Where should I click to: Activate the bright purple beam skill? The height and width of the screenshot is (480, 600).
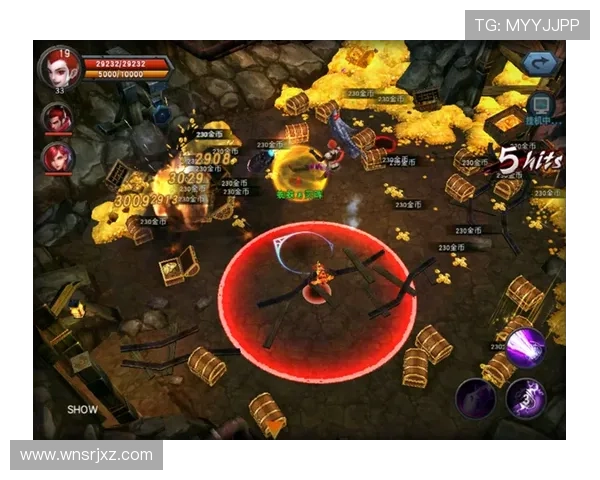pyautogui.click(x=524, y=348)
